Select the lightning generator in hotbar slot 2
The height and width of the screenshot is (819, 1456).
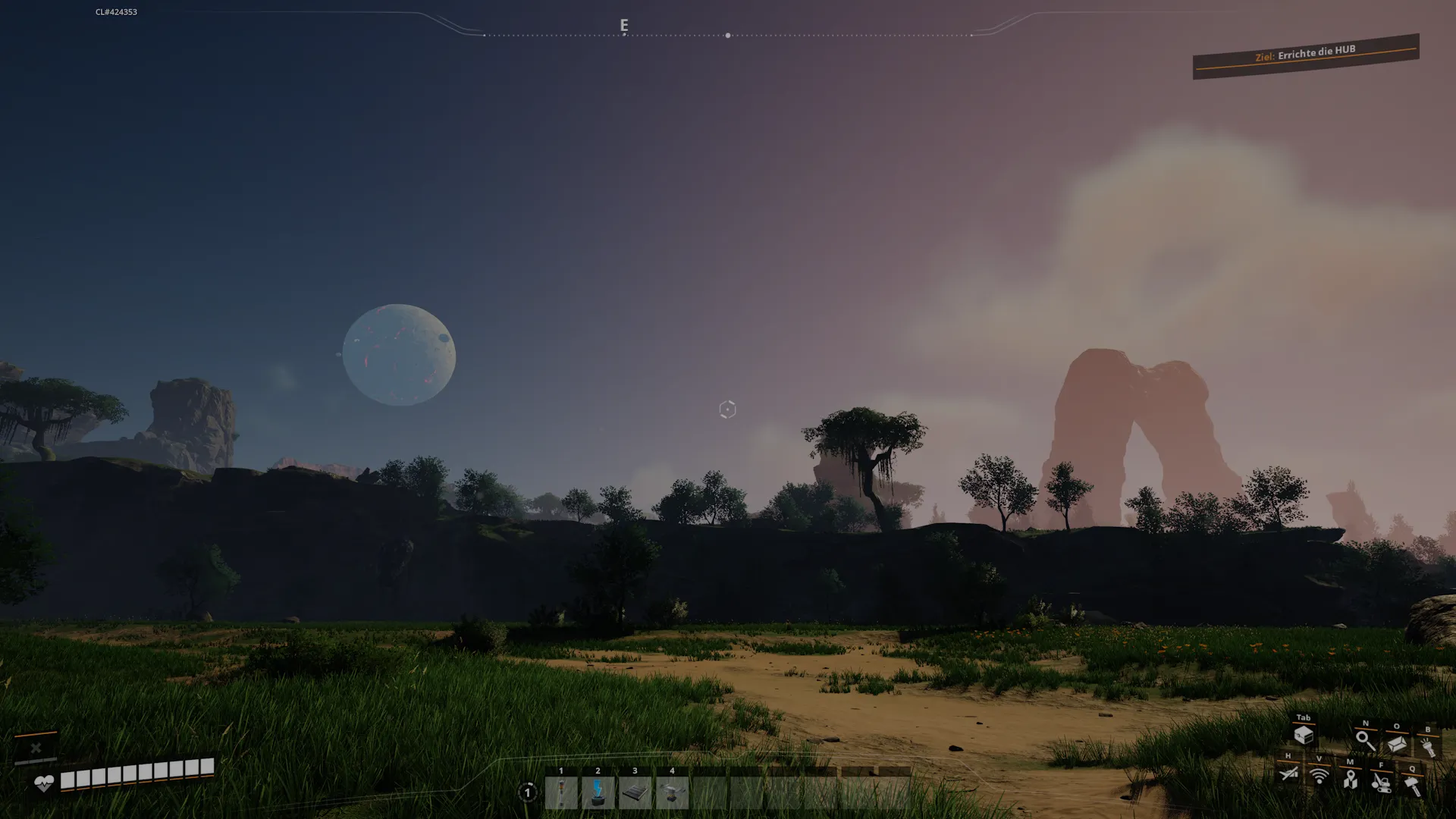coord(598,793)
